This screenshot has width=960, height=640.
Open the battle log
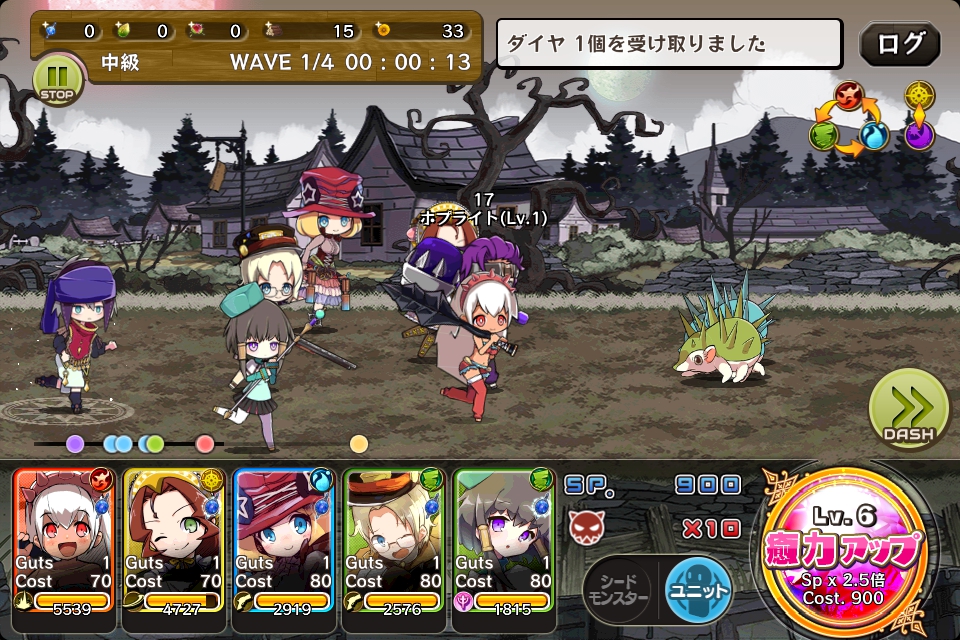point(899,44)
